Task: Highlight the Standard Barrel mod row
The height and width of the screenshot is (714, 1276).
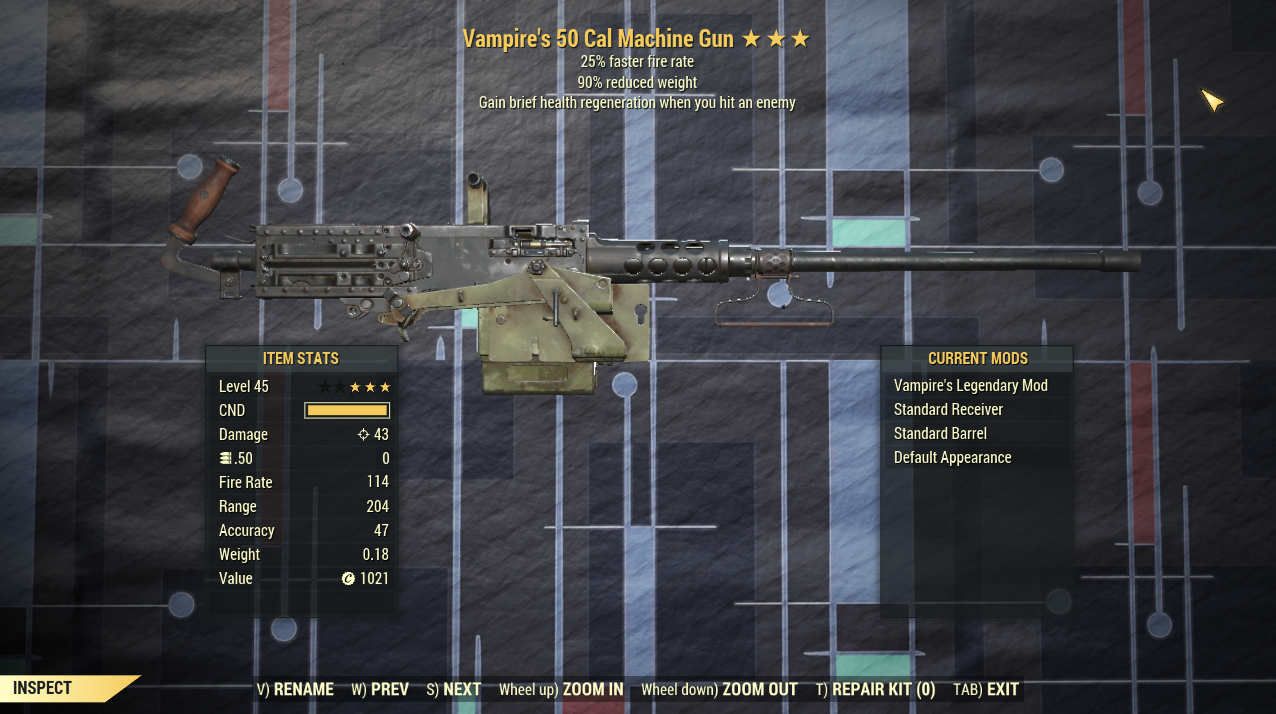Action: click(x=940, y=434)
